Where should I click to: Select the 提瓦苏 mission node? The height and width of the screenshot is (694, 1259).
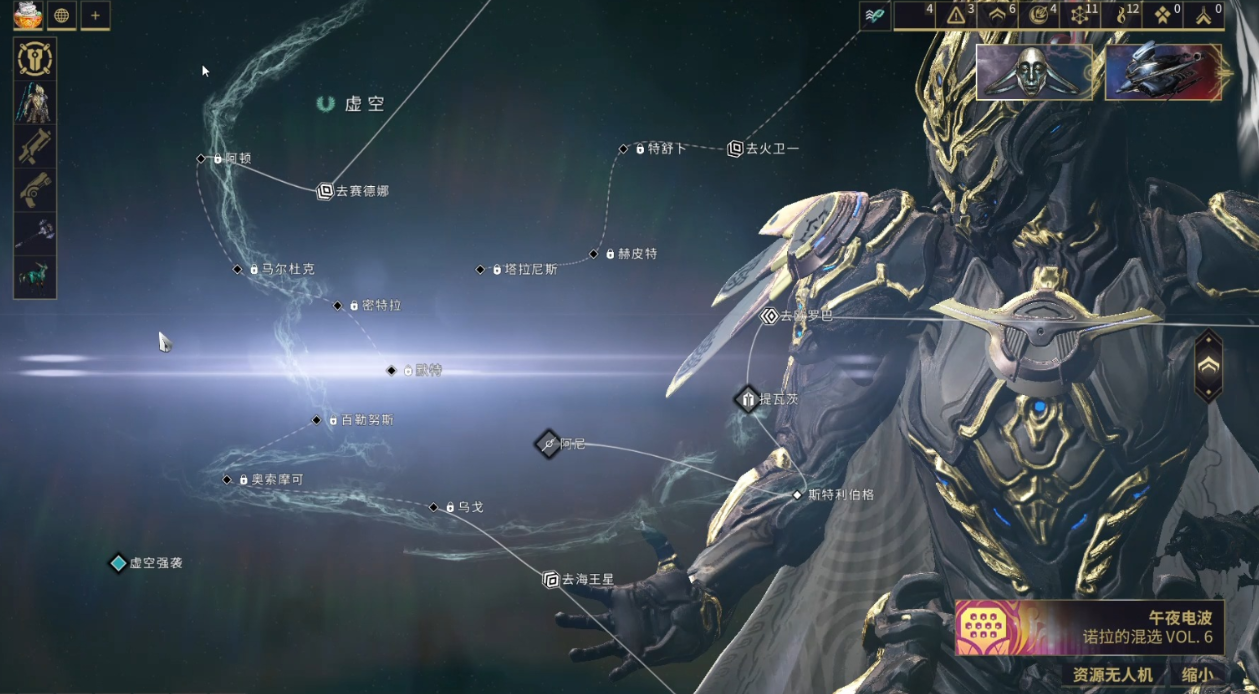point(748,400)
